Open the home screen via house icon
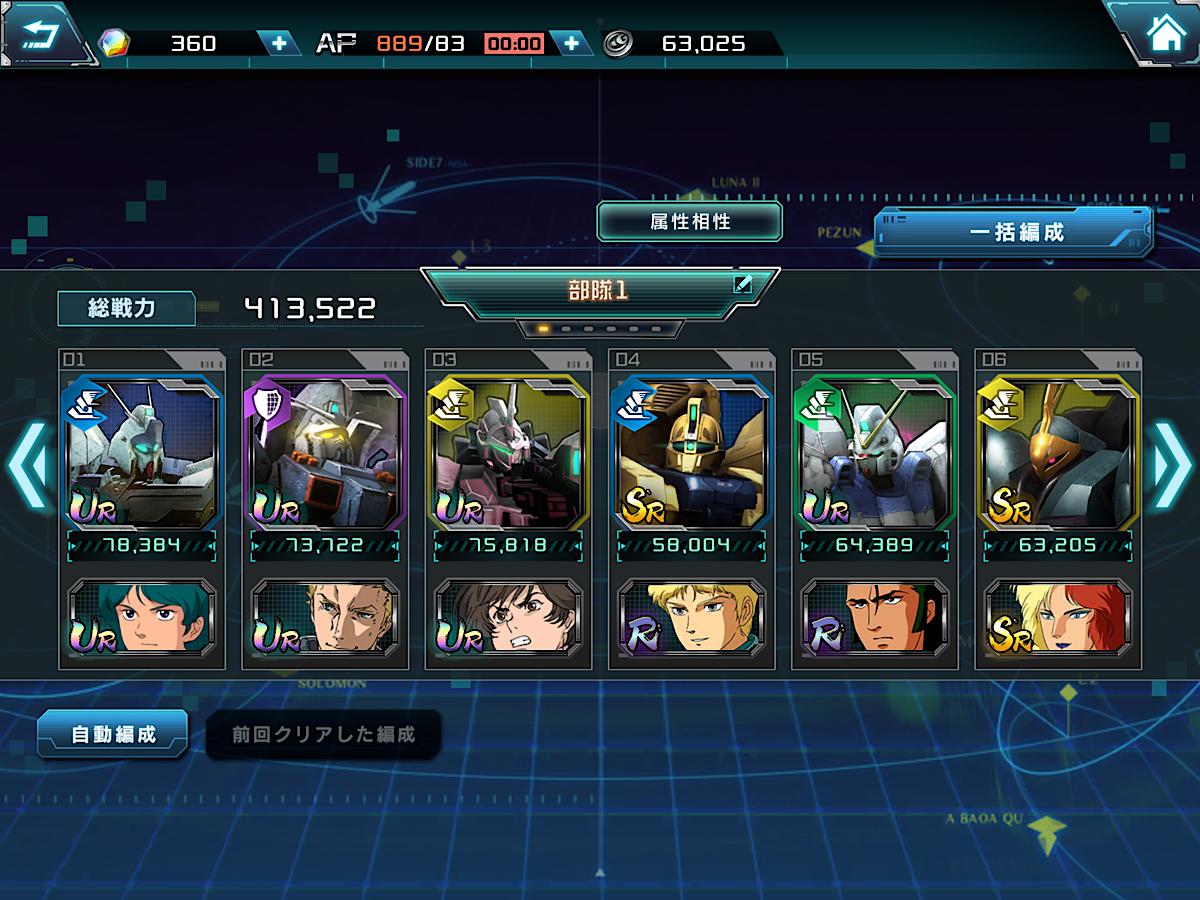1200x900 pixels. tap(1163, 34)
